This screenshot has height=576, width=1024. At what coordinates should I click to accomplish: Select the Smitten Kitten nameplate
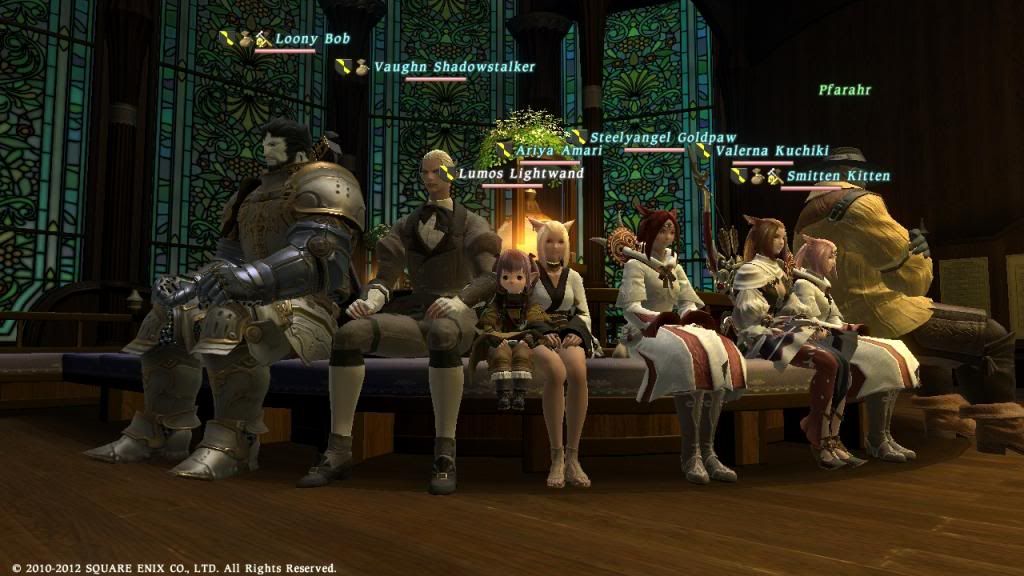click(x=838, y=176)
